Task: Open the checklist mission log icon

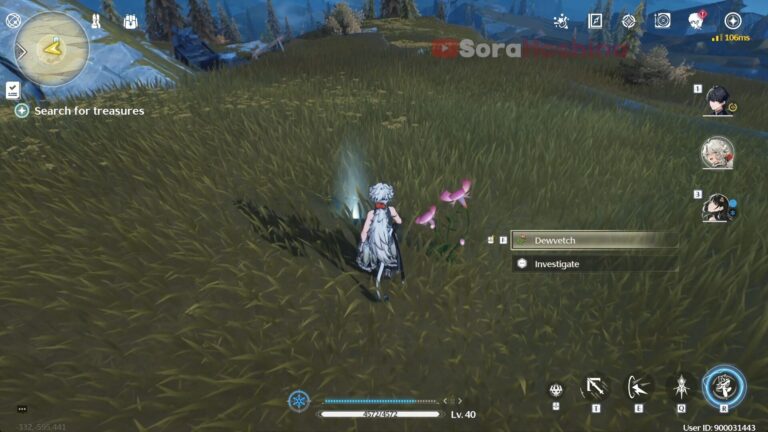Action: pos(12,89)
